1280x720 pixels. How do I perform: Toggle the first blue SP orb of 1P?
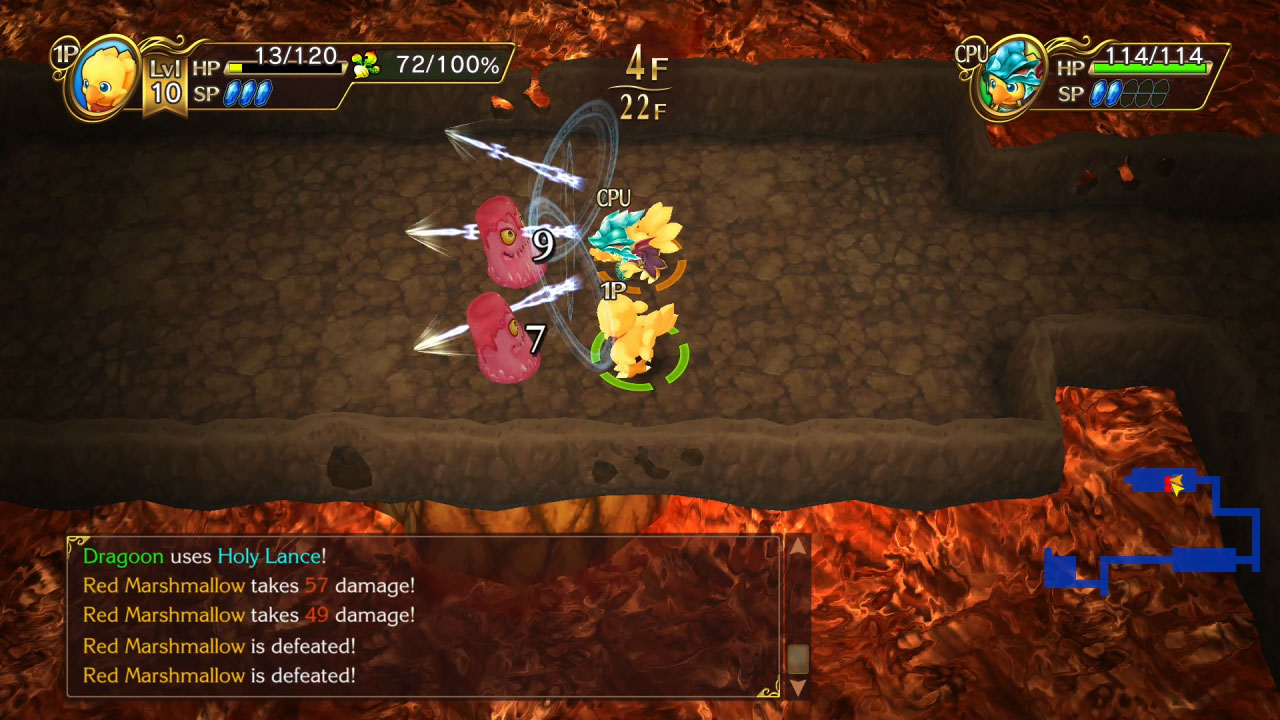pos(234,93)
